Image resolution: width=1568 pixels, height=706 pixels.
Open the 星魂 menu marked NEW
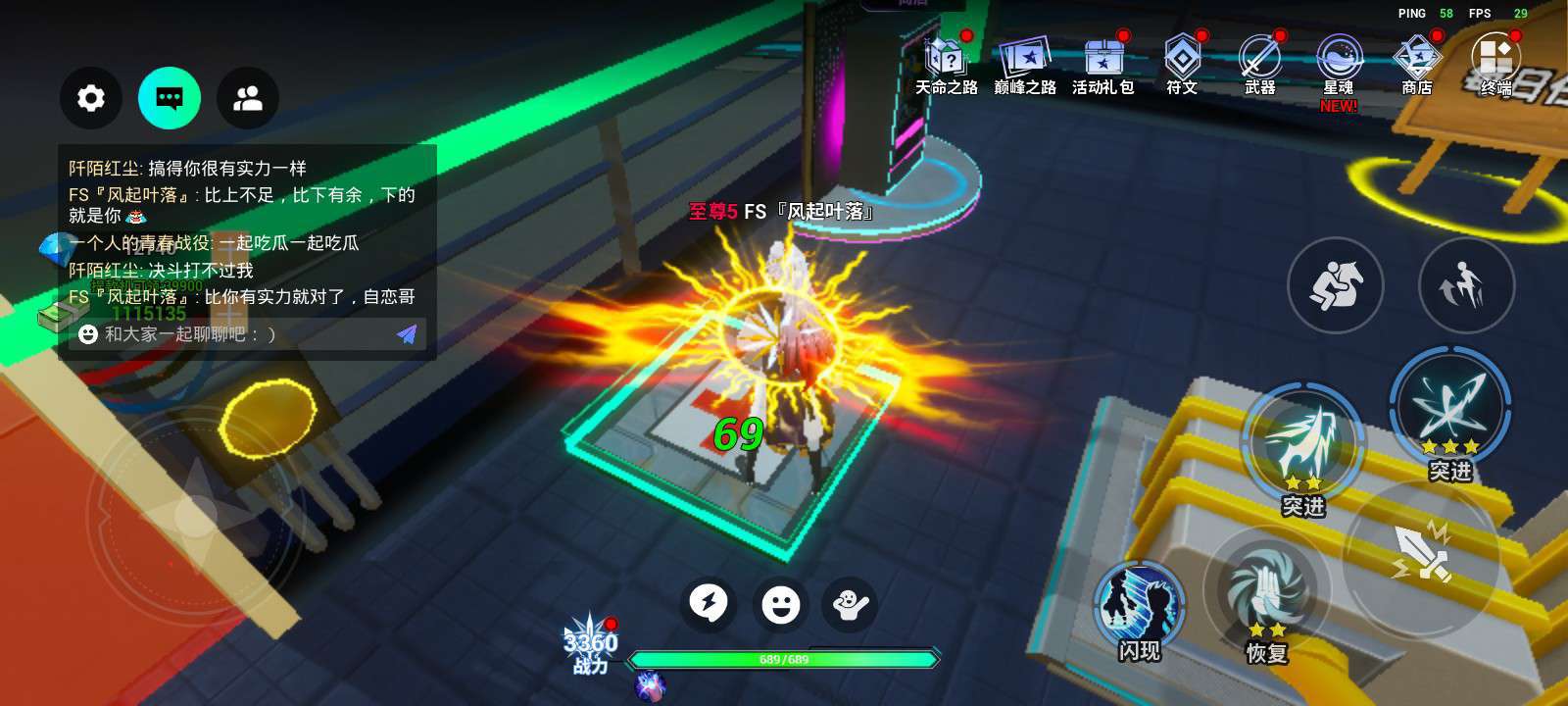coord(1339,65)
